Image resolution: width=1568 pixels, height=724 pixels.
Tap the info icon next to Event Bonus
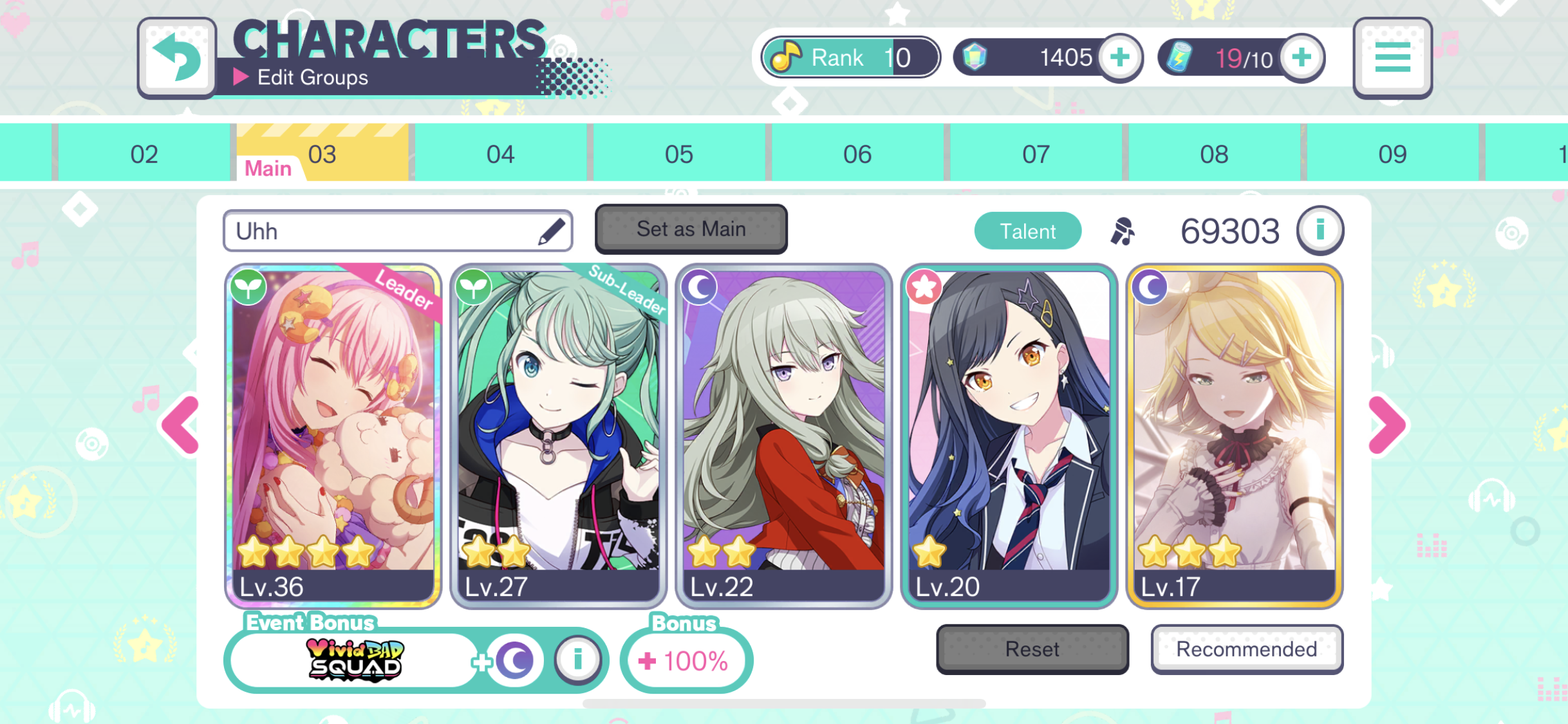pos(577,659)
